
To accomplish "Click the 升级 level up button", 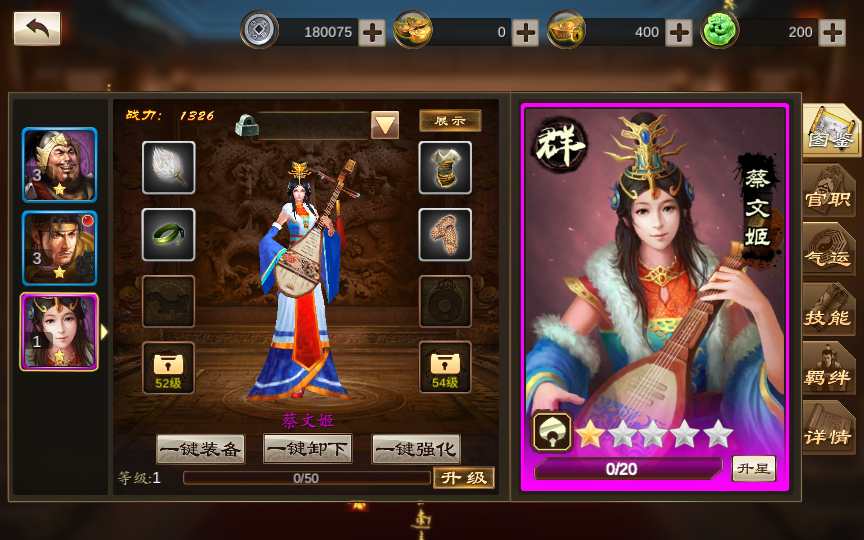I will pyautogui.click(x=464, y=478).
